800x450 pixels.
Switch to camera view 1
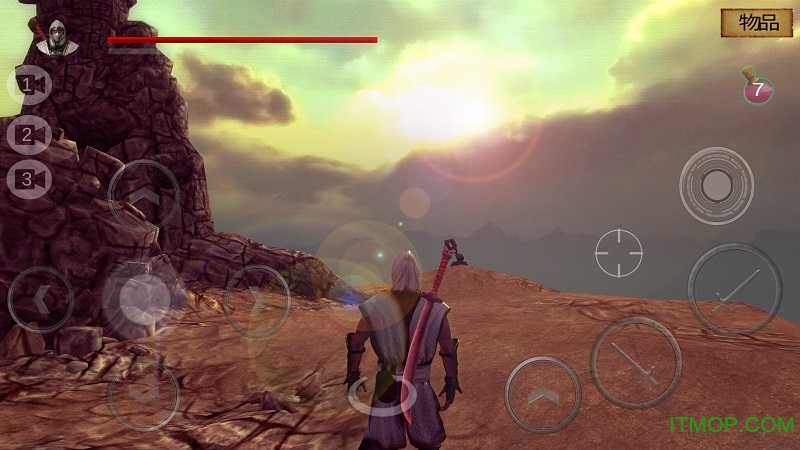(x=29, y=86)
